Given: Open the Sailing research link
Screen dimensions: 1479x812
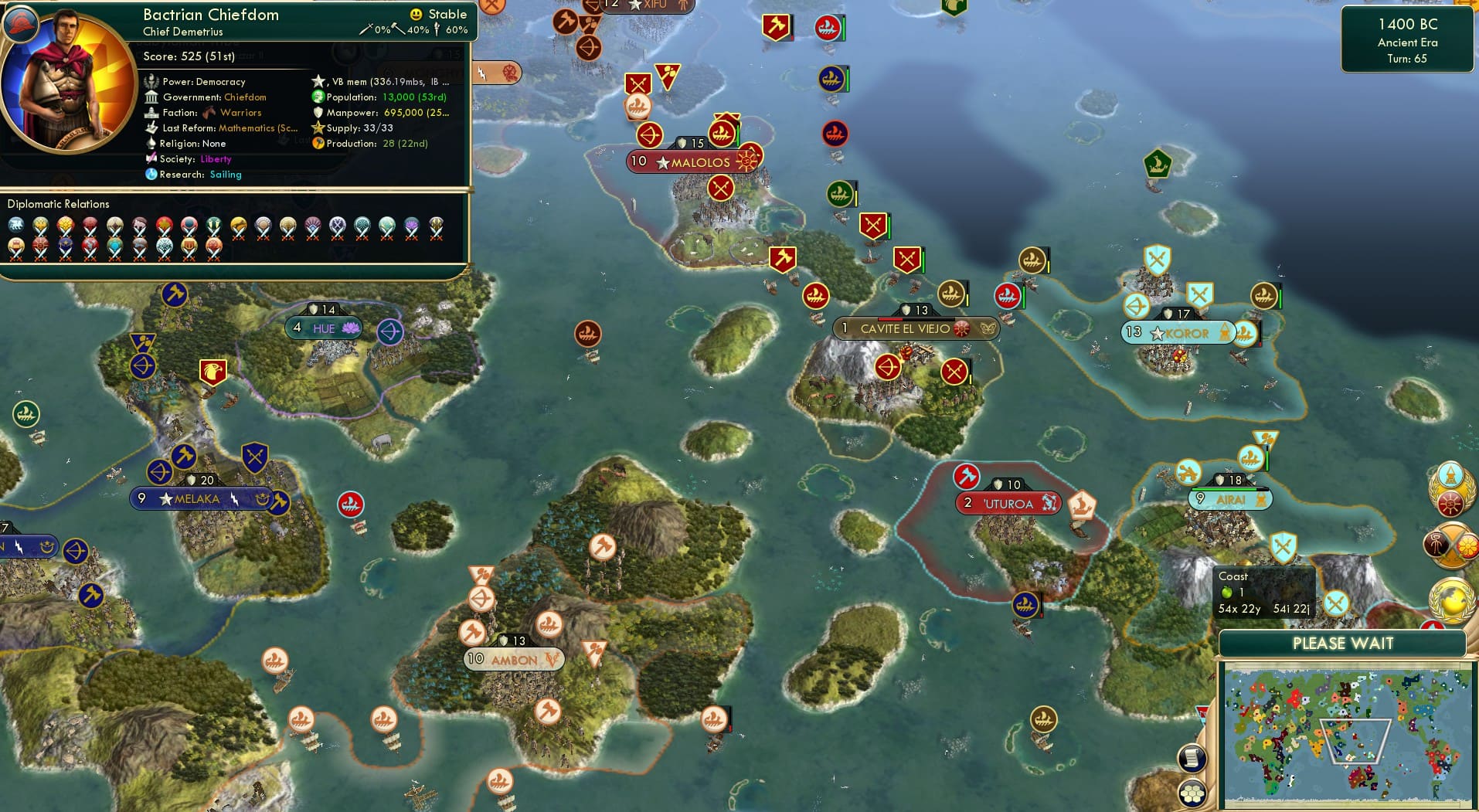Looking at the screenshot, I should [x=226, y=175].
